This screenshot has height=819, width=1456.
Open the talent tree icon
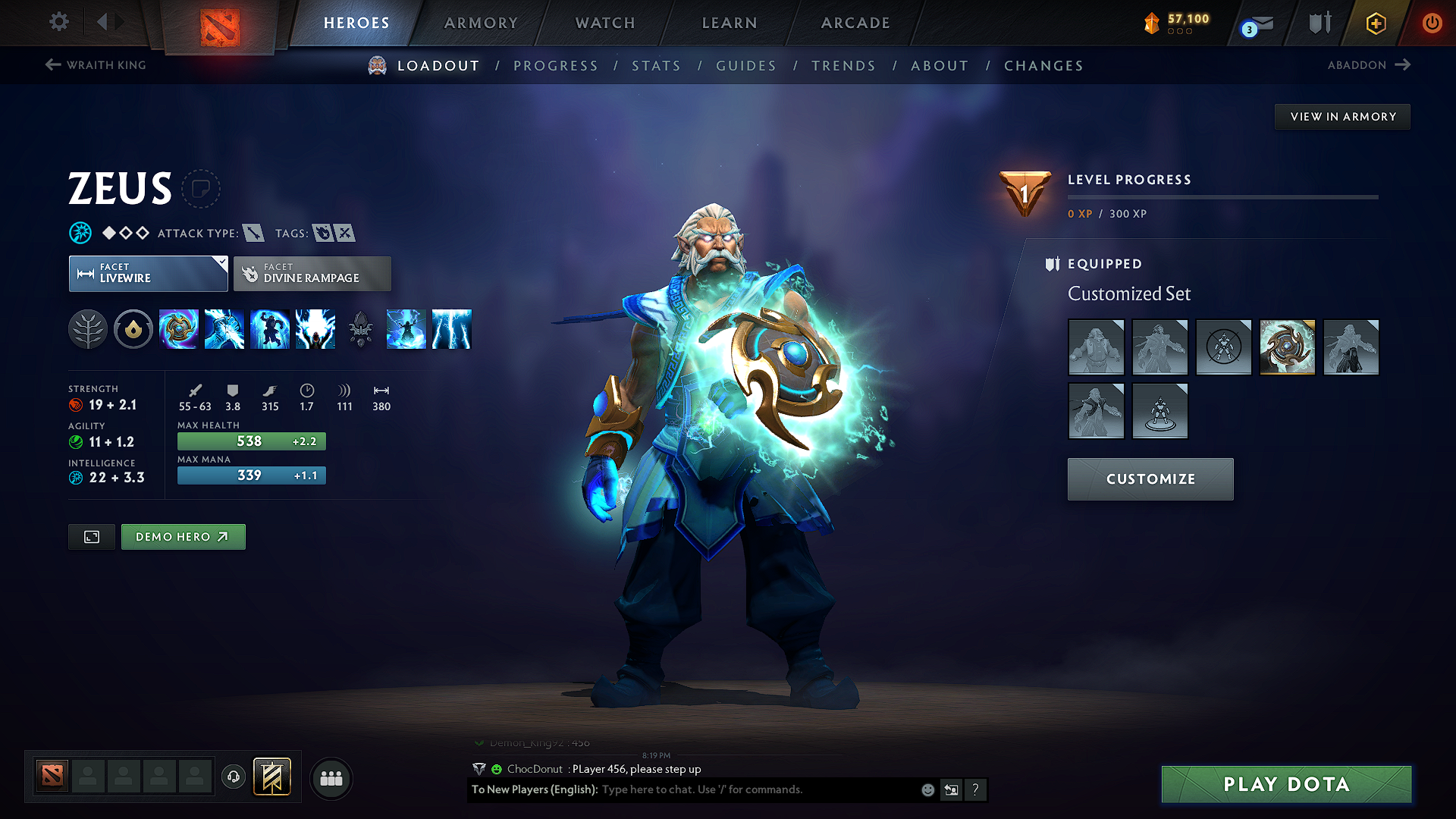click(88, 329)
